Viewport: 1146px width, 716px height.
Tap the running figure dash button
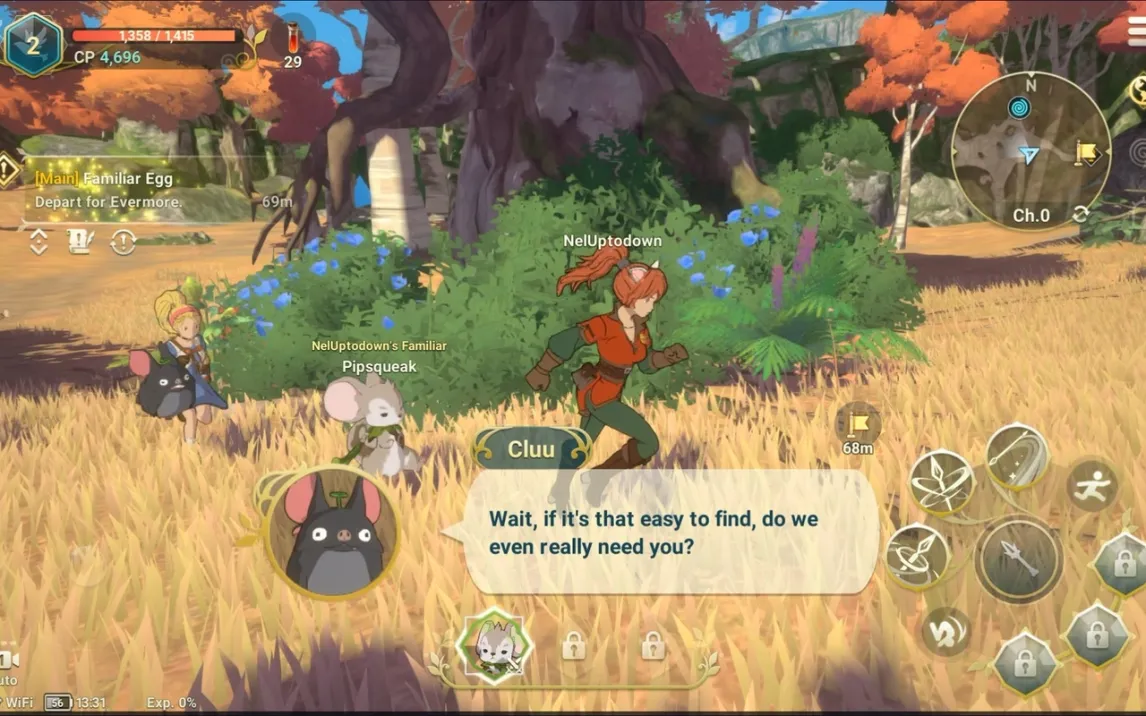(x=1092, y=485)
